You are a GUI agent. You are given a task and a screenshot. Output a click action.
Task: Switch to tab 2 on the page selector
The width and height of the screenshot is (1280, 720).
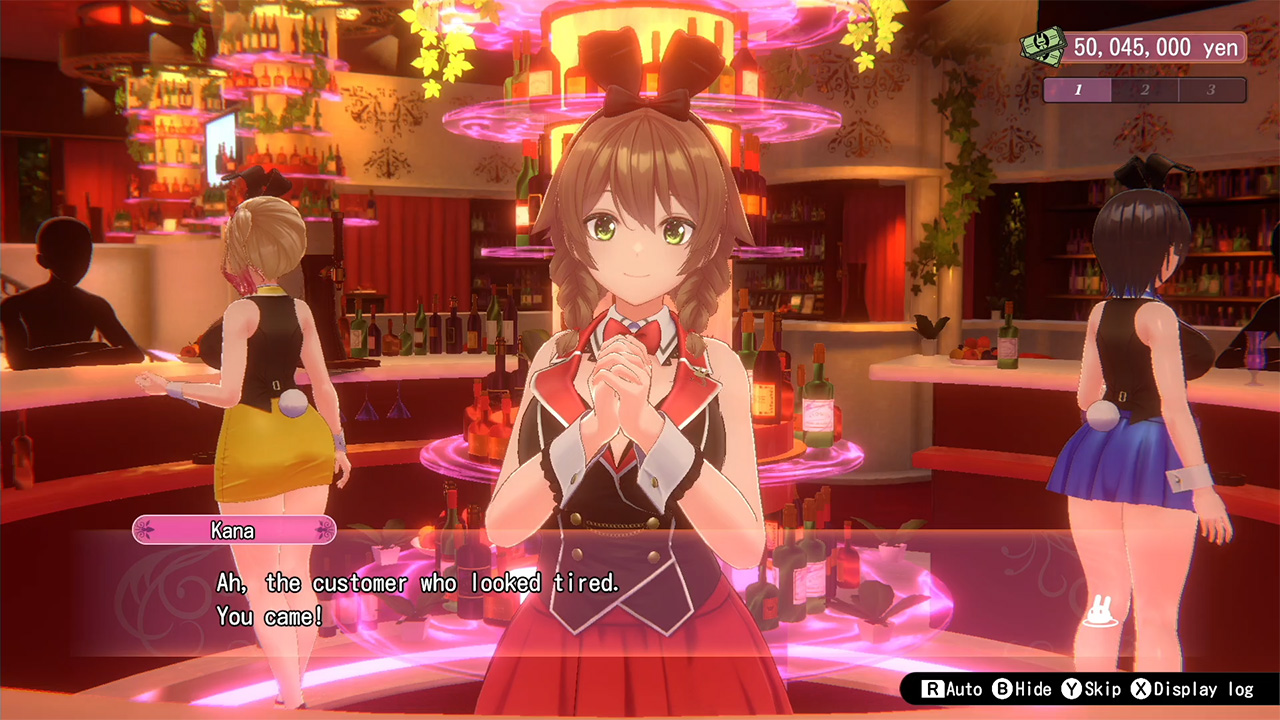pos(1144,89)
